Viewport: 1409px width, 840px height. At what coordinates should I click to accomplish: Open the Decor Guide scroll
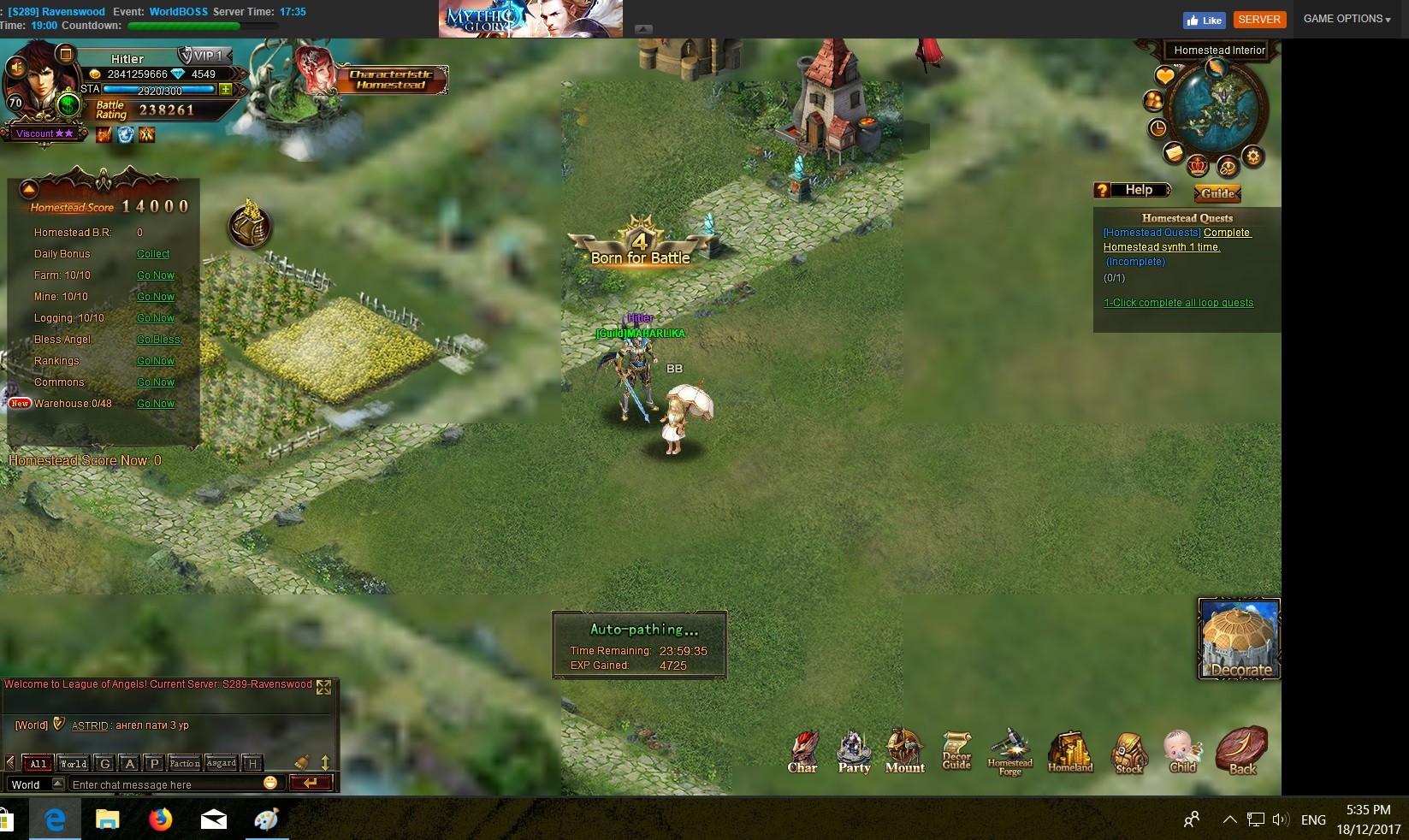[x=956, y=751]
